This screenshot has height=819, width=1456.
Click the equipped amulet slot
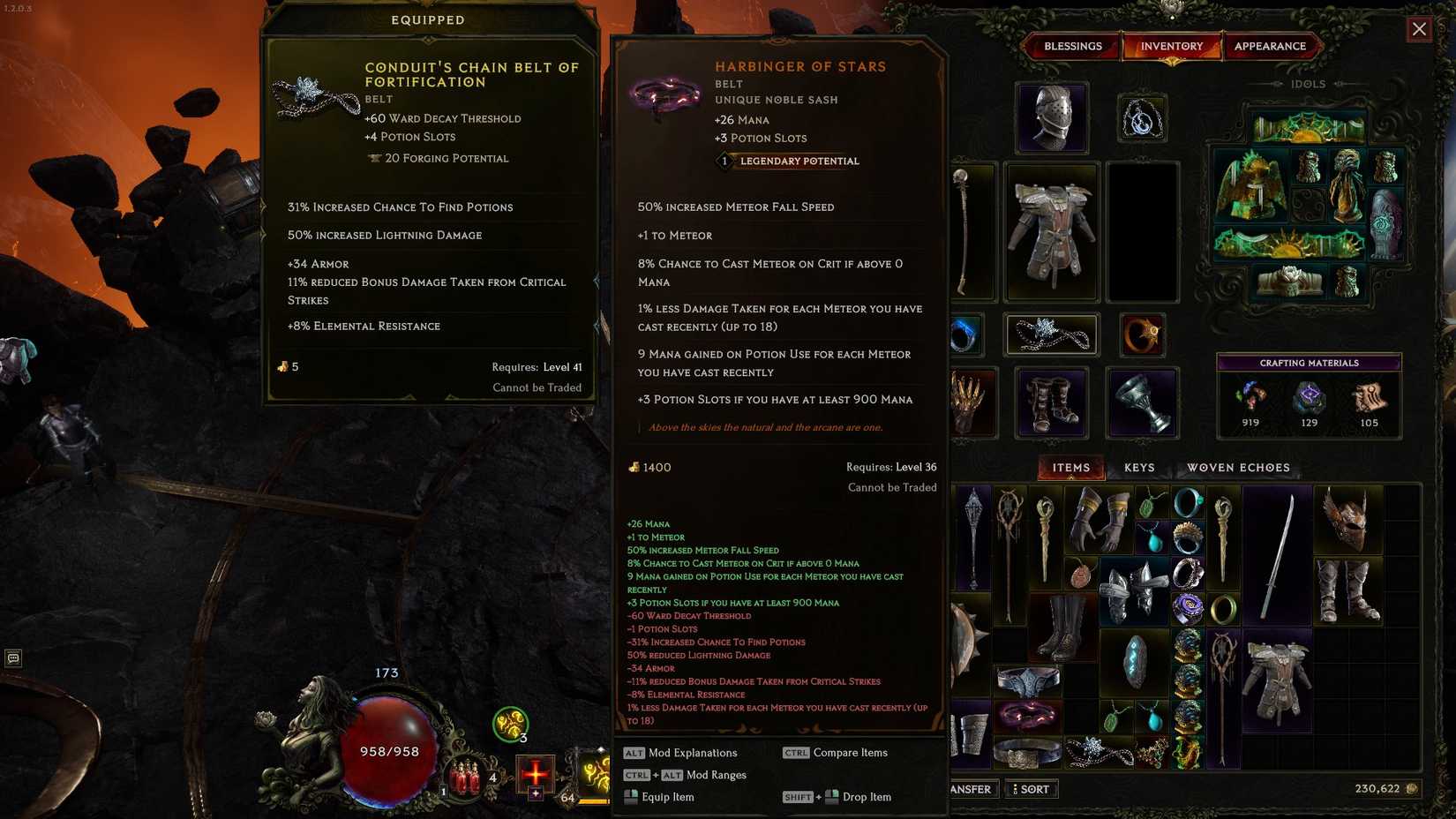click(x=1144, y=117)
